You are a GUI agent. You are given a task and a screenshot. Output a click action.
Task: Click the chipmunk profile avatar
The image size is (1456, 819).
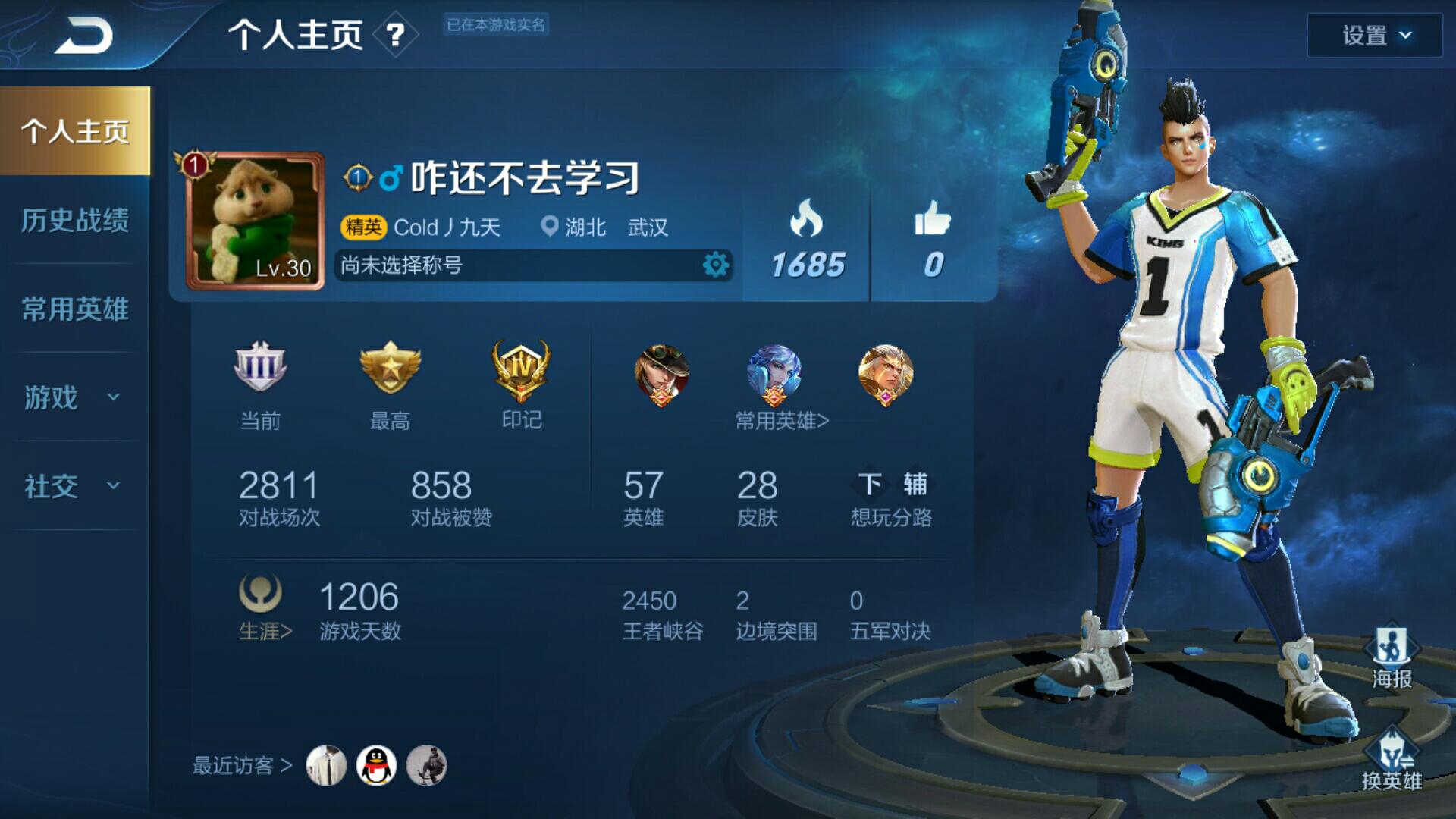pos(256,221)
